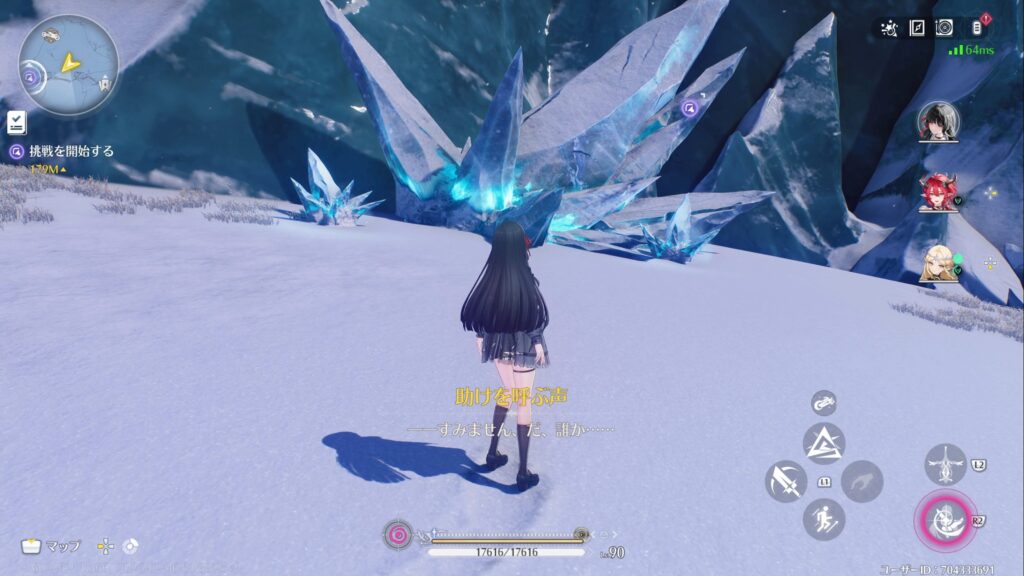
Task: Select the purple challenge marker on minimap
Action: 31,76
